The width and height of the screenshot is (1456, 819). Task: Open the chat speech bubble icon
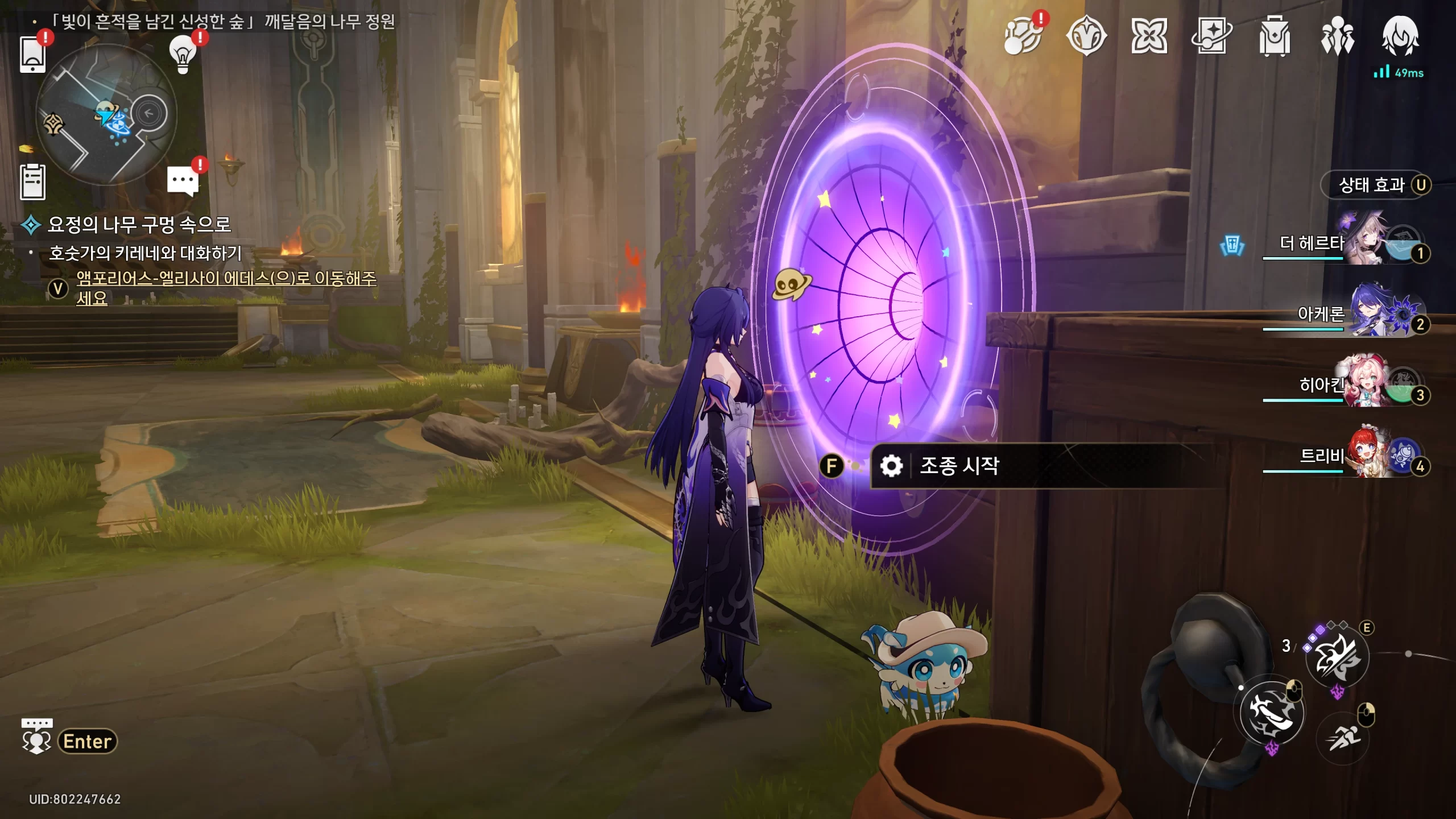(183, 181)
